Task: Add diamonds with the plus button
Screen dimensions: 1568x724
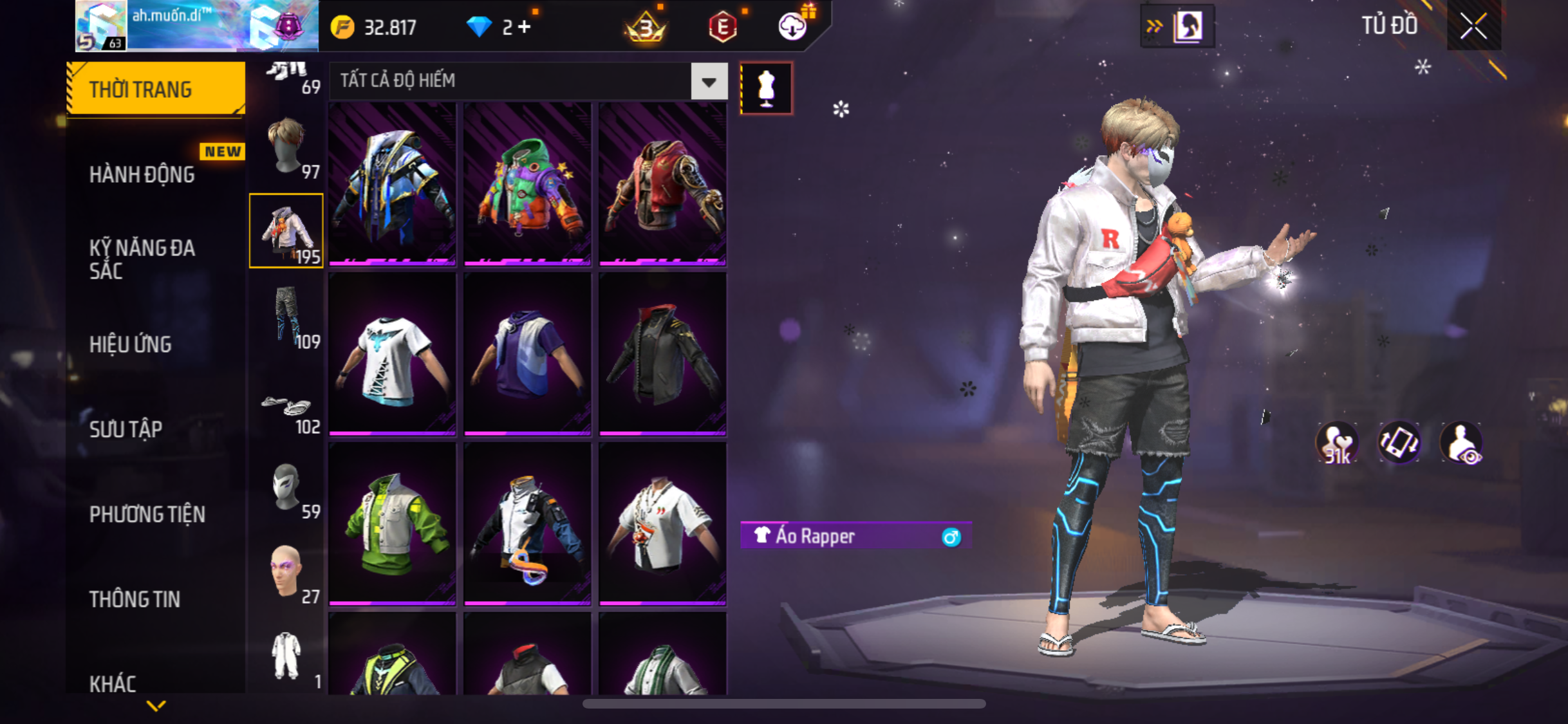Action: click(525, 27)
